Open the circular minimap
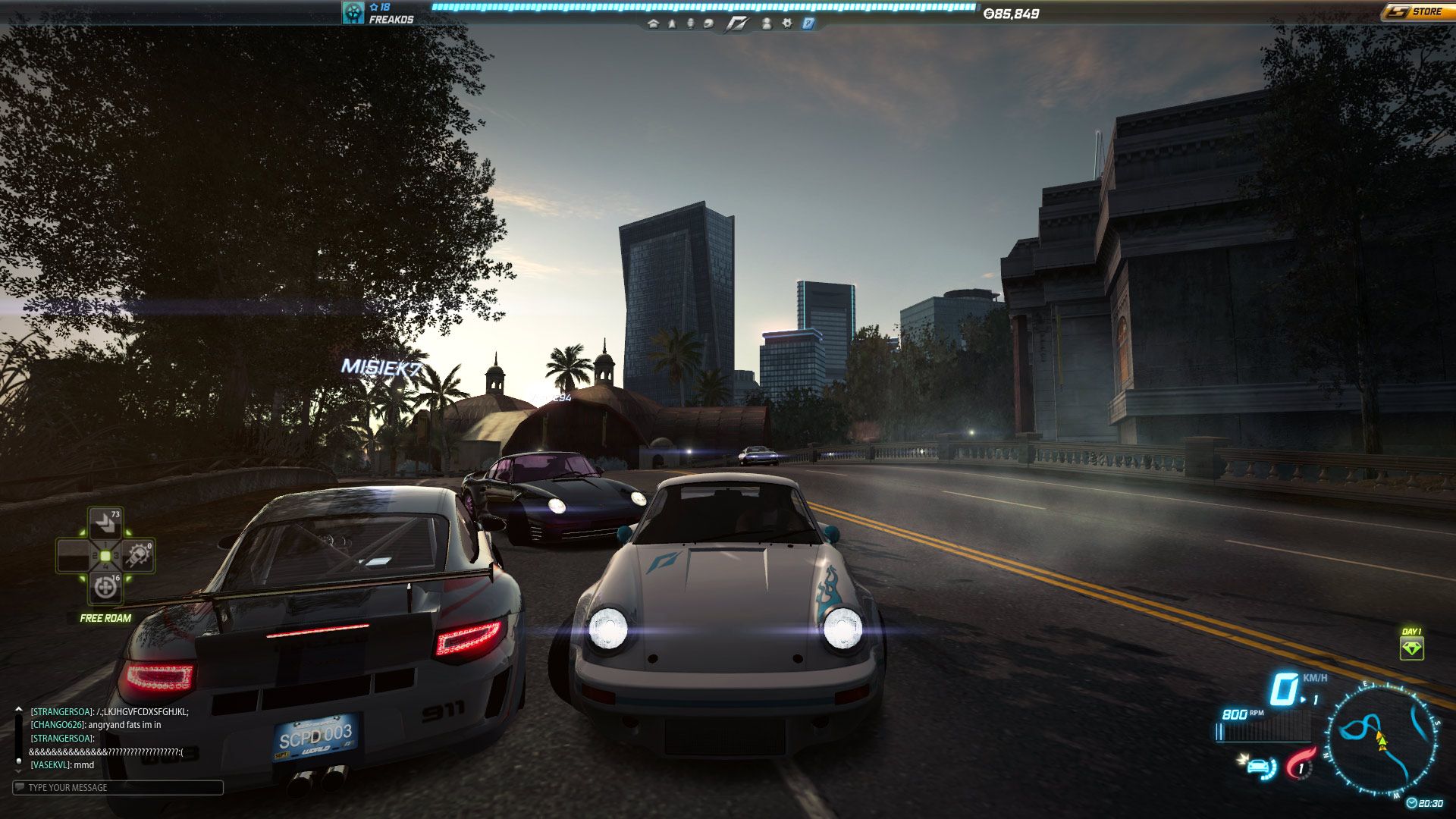This screenshot has width=1456, height=819. (x=1382, y=739)
